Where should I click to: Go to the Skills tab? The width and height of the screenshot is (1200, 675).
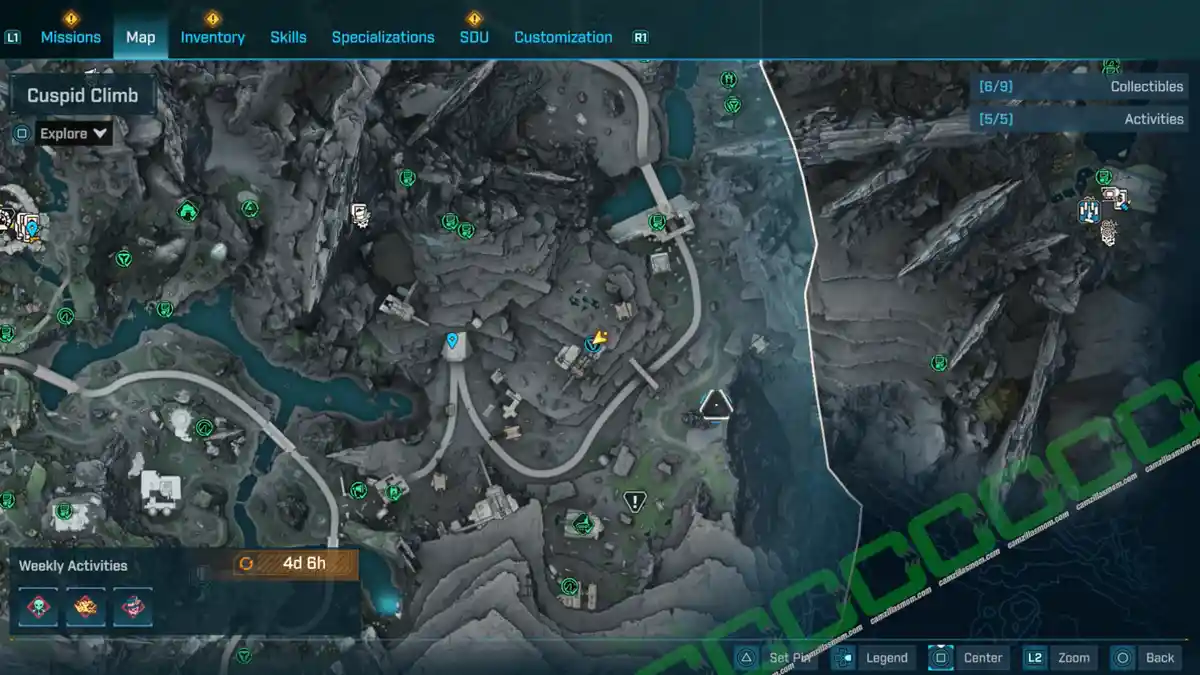click(x=288, y=37)
